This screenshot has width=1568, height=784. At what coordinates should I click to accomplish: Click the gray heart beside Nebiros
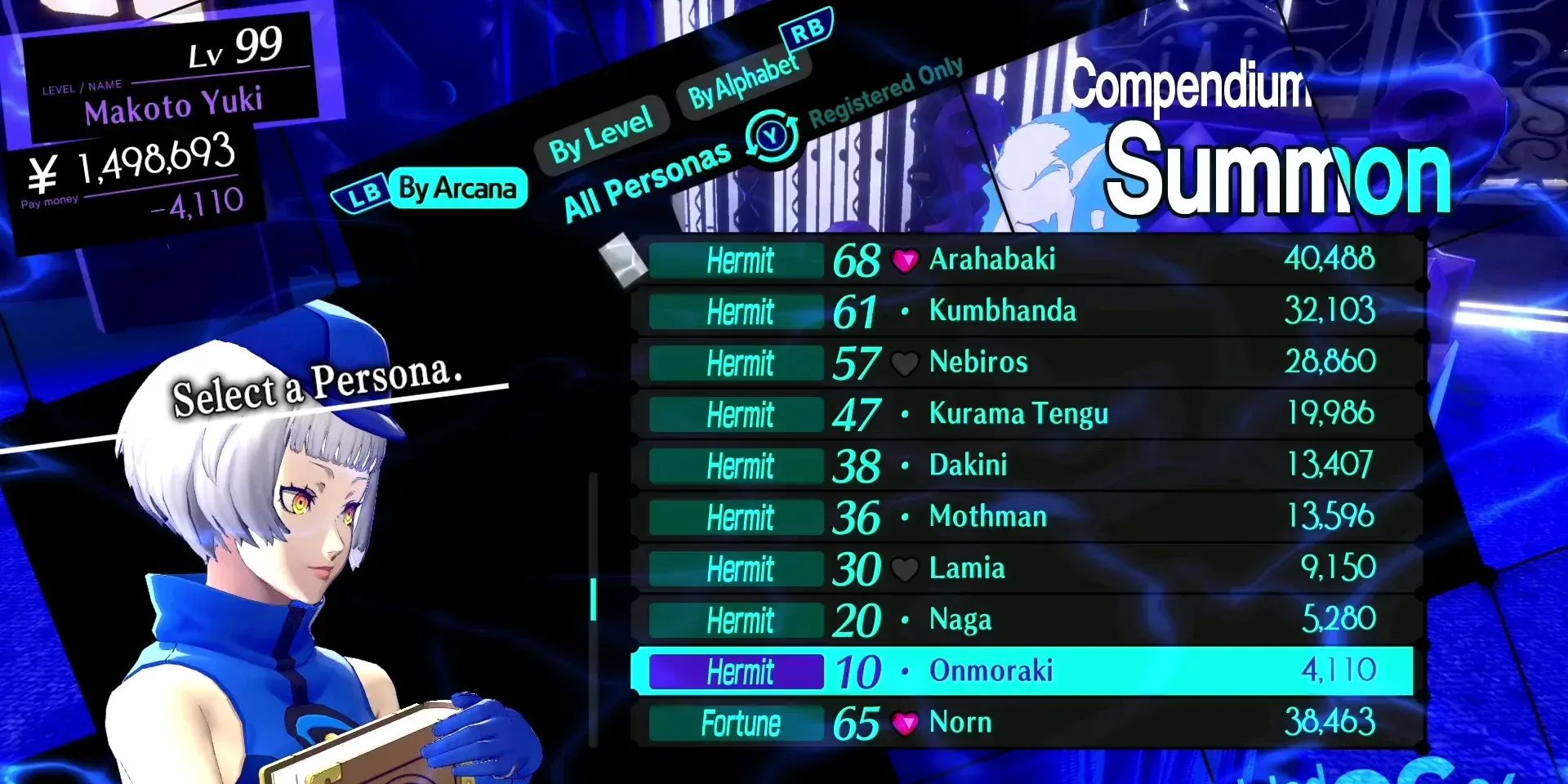click(x=905, y=362)
